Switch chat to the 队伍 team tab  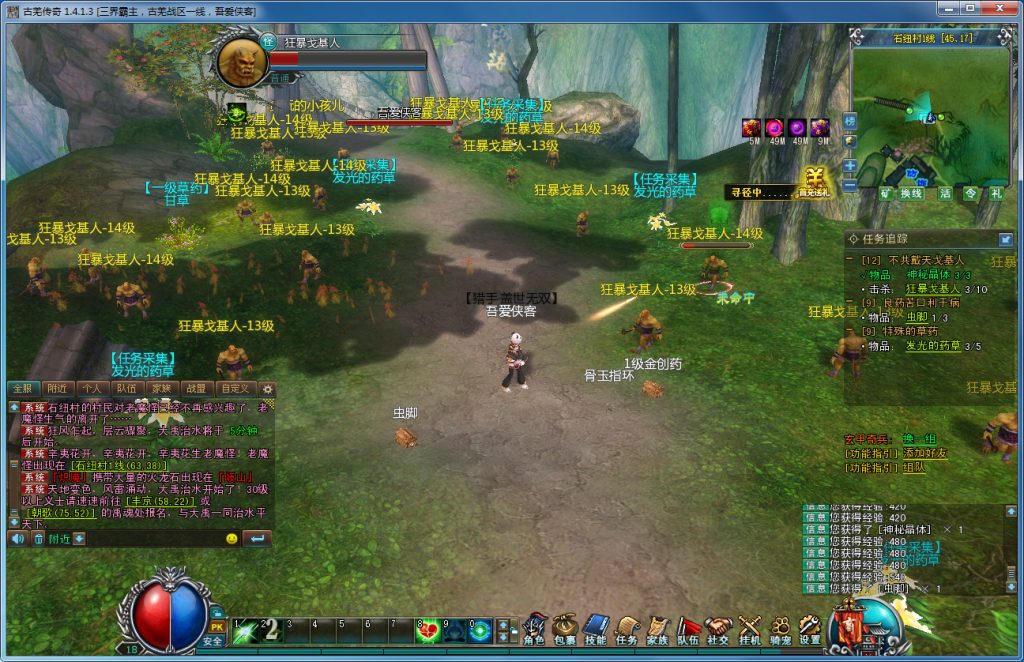[126, 388]
